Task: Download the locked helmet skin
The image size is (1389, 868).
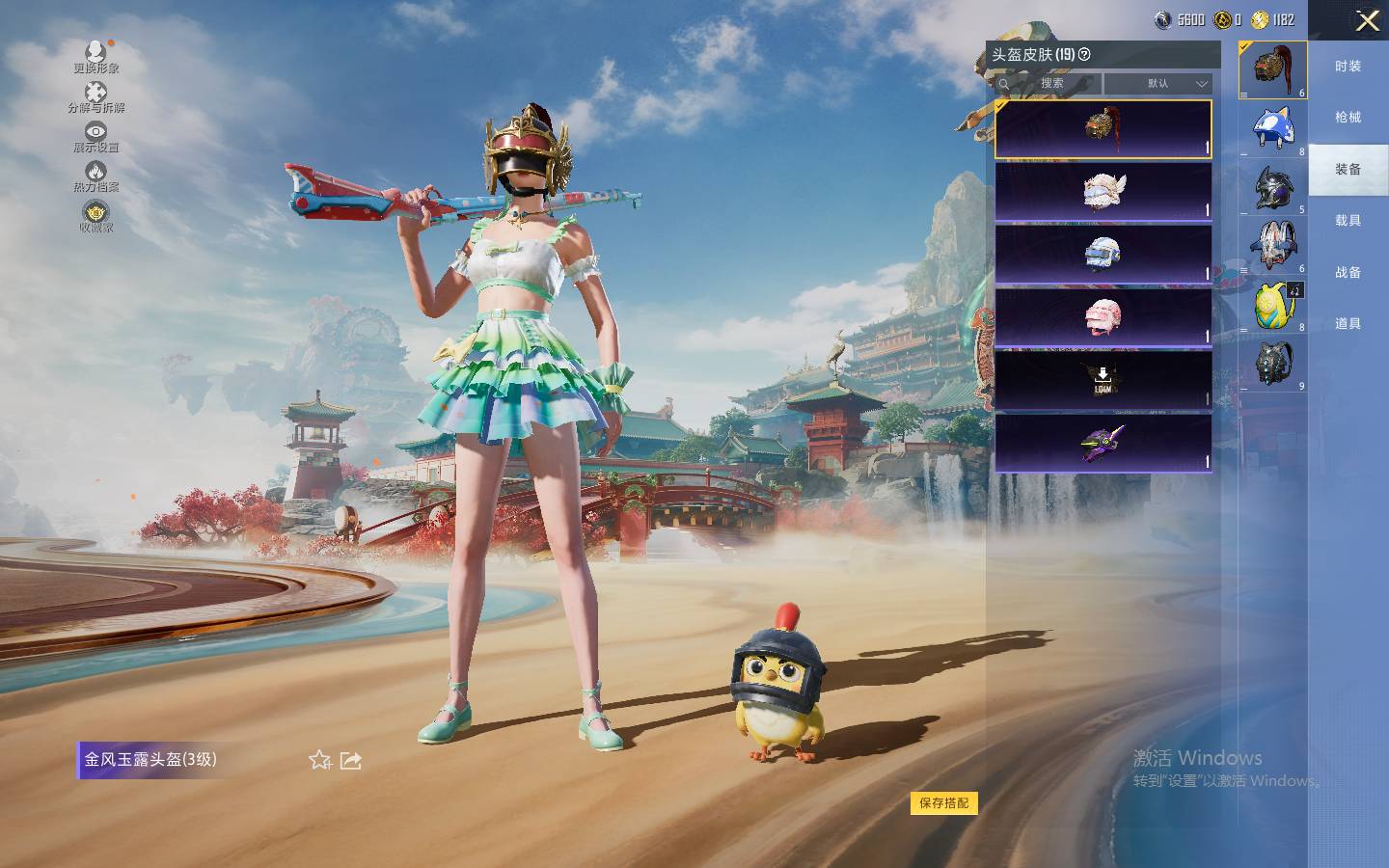Action: pos(1103,379)
